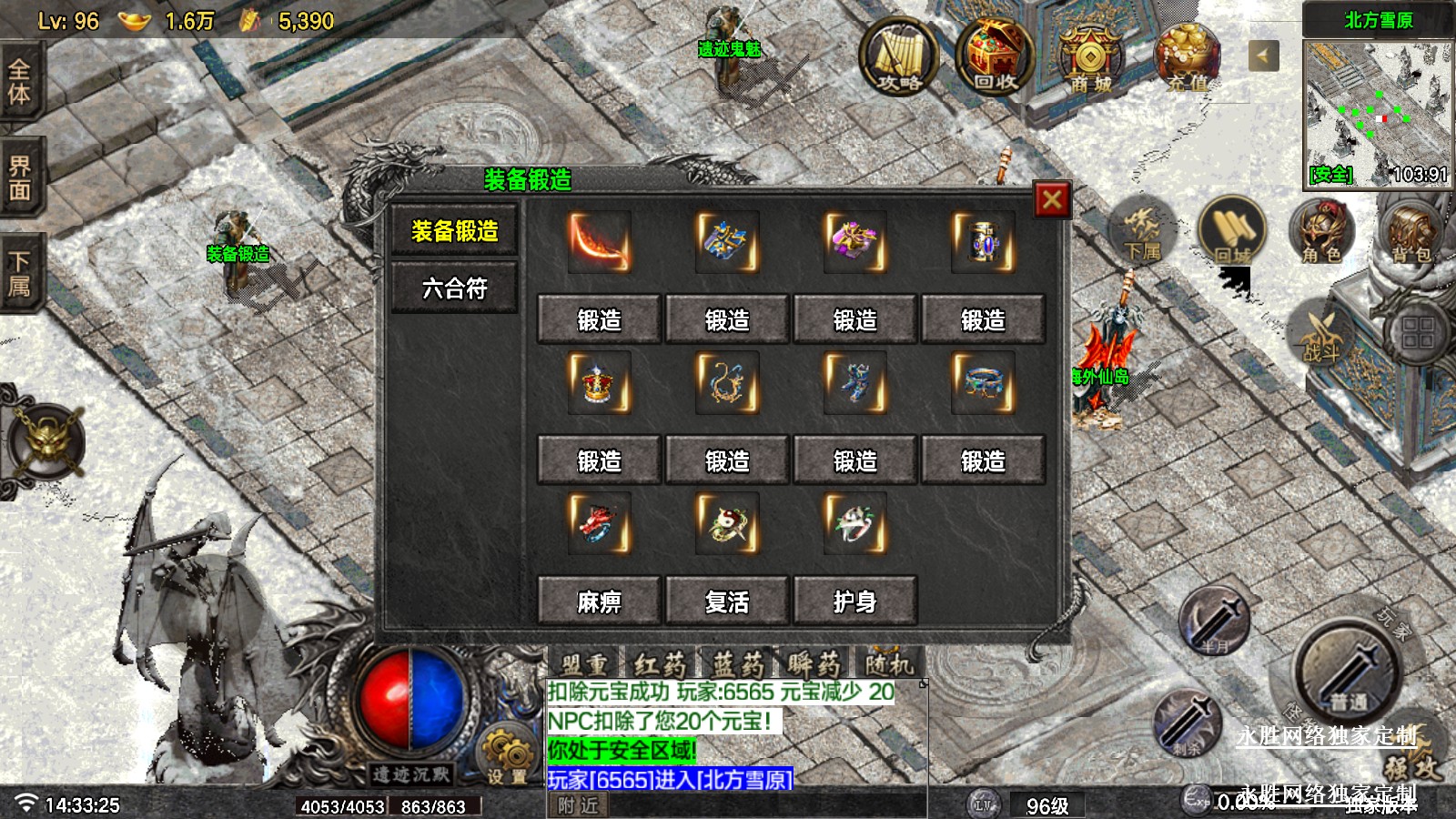Select the 装备锻造 tab
This screenshot has width=1456, height=819.
(454, 231)
